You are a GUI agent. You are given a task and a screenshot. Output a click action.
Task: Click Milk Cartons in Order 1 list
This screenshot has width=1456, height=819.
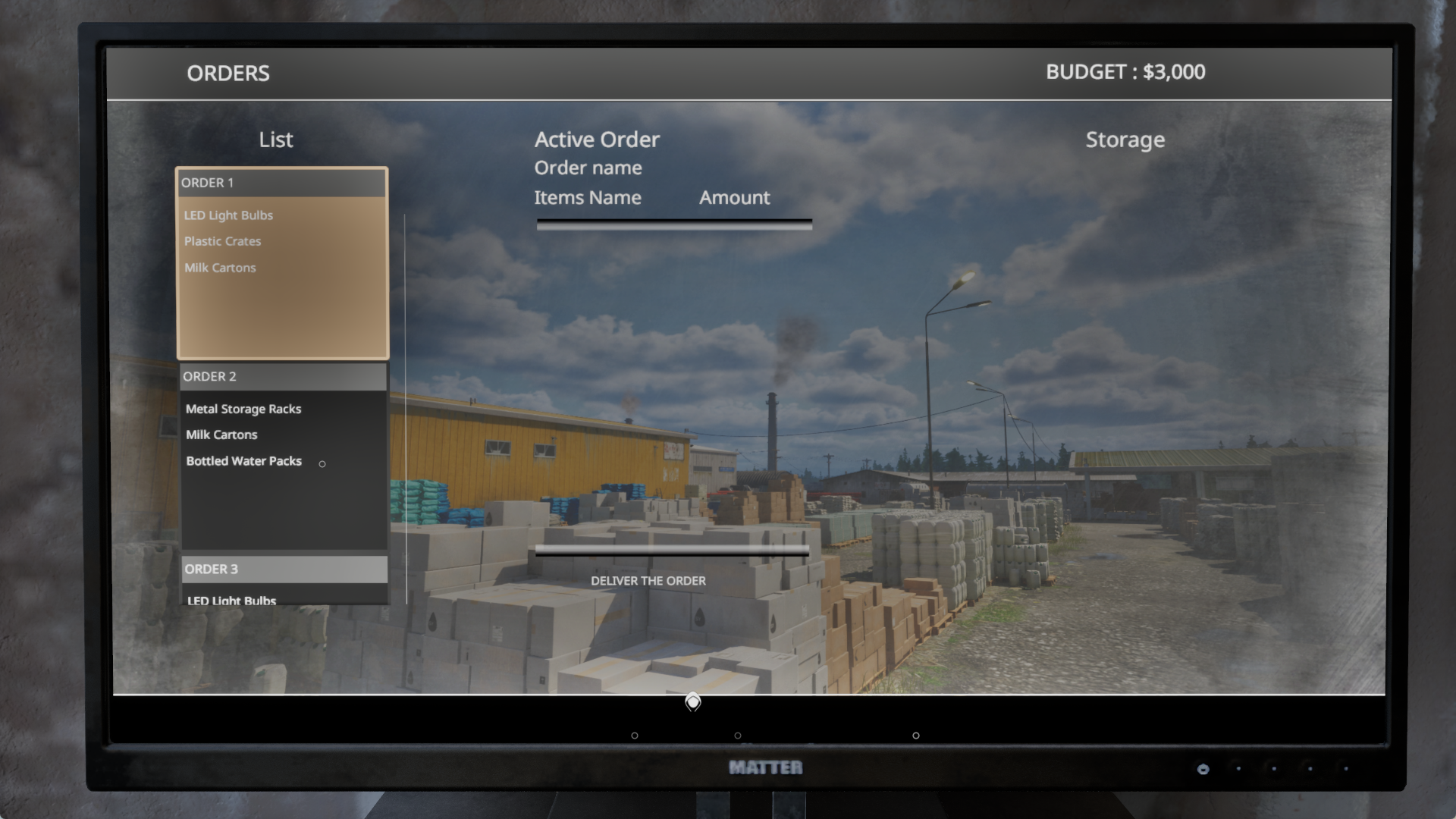(x=220, y=268)
